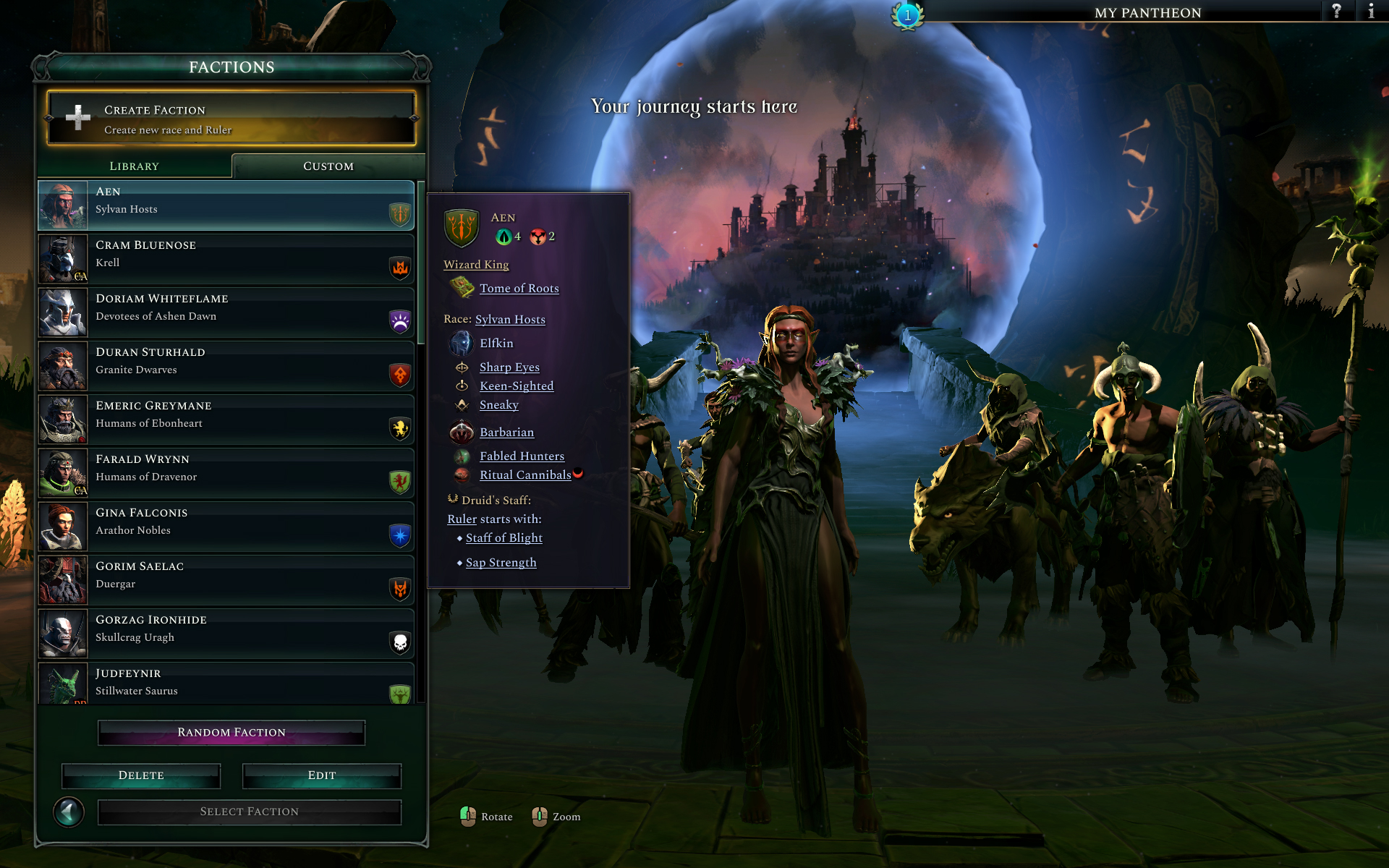Collapse the factions panel with the back arrow
This screenshot has height=868, width=1389.
pos(69,812)
